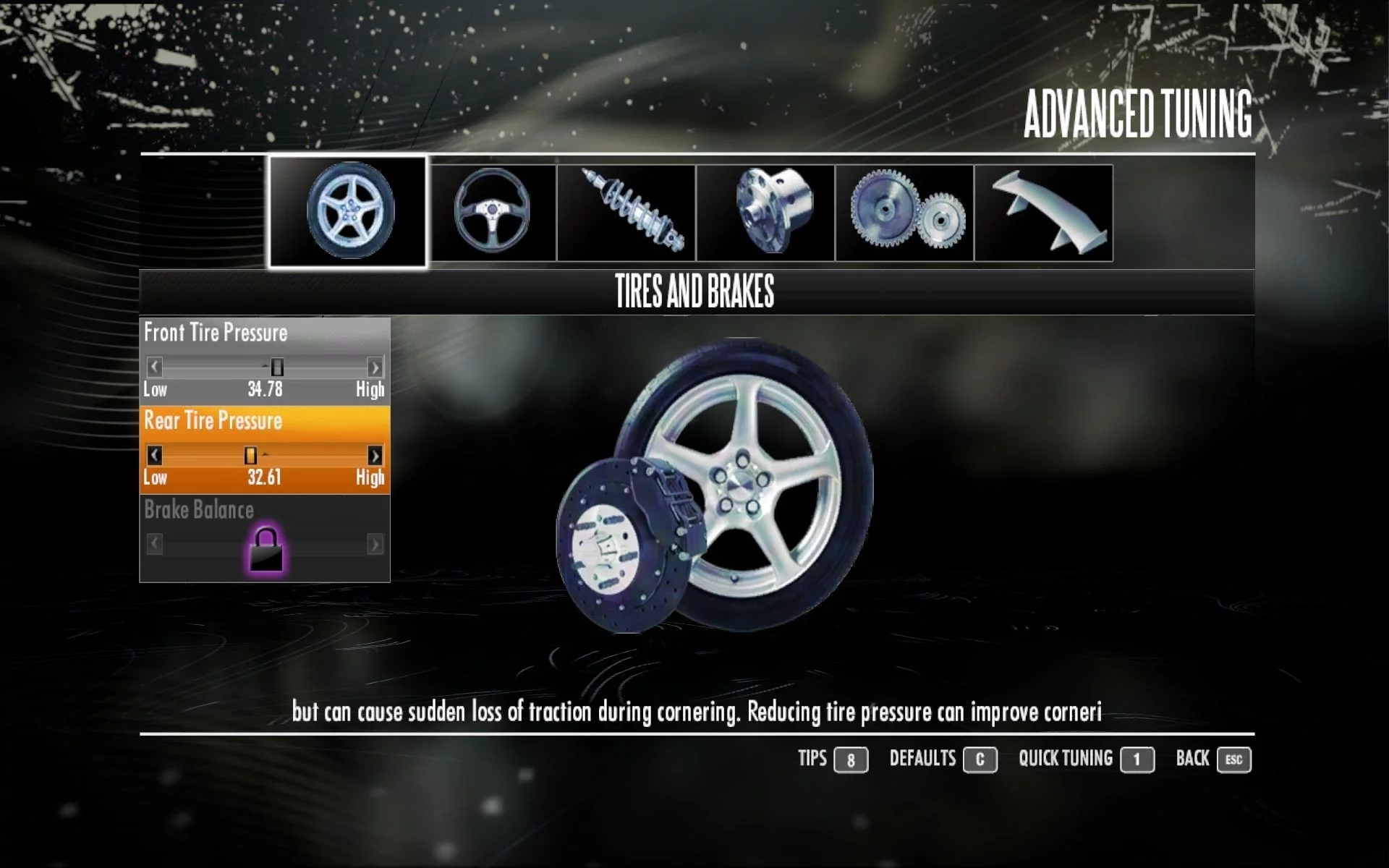Click the Front Tire Pressure slider handle
Viewport: 1389px width, 868px height.
coord(277,367)
